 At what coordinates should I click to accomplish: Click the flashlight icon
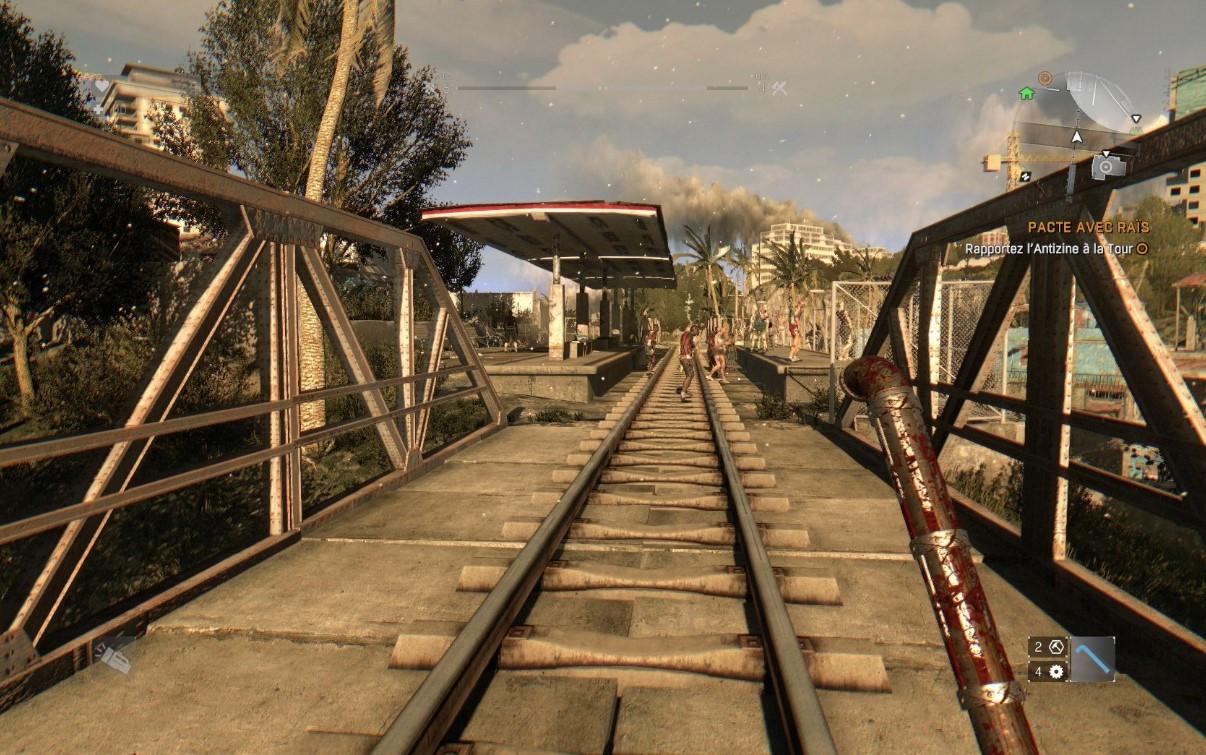tap(116, 656)
